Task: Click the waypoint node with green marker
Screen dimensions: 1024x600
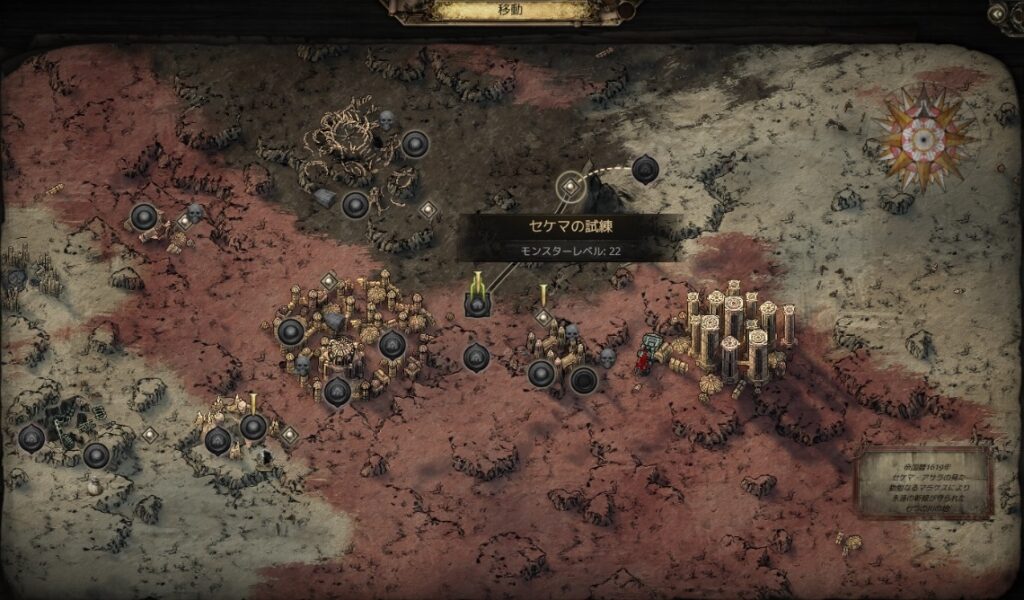Action: pos(477,303)
